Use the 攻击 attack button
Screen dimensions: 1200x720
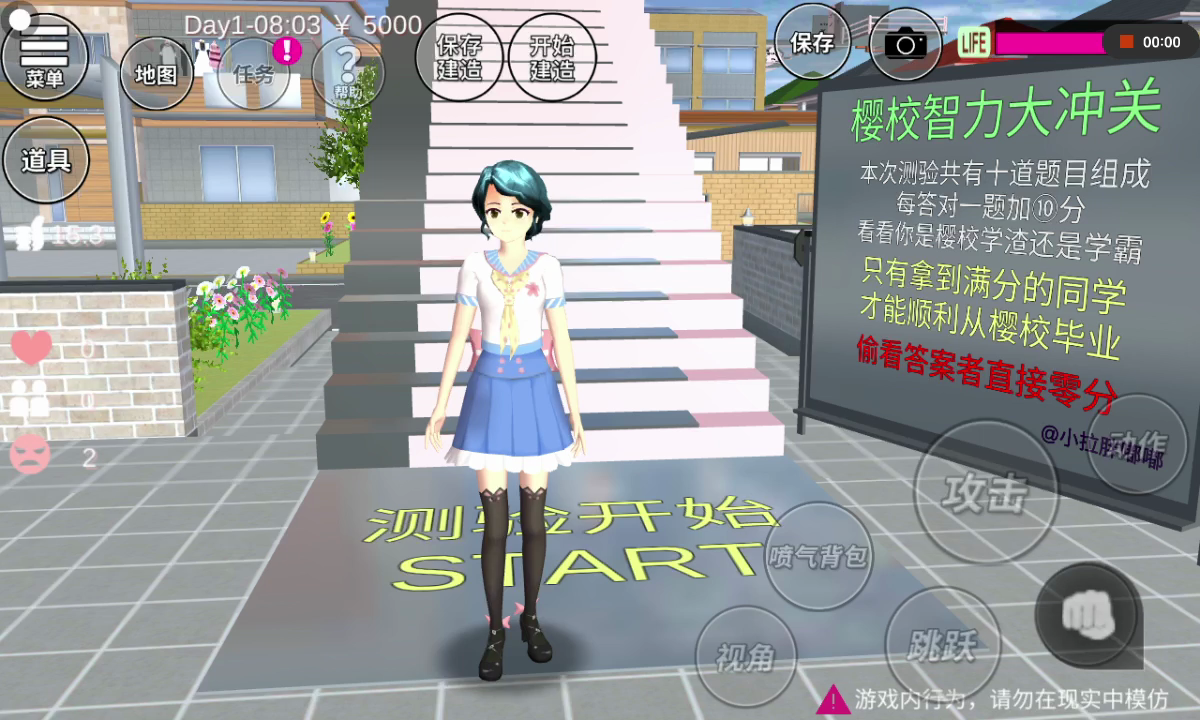(985, 491)
